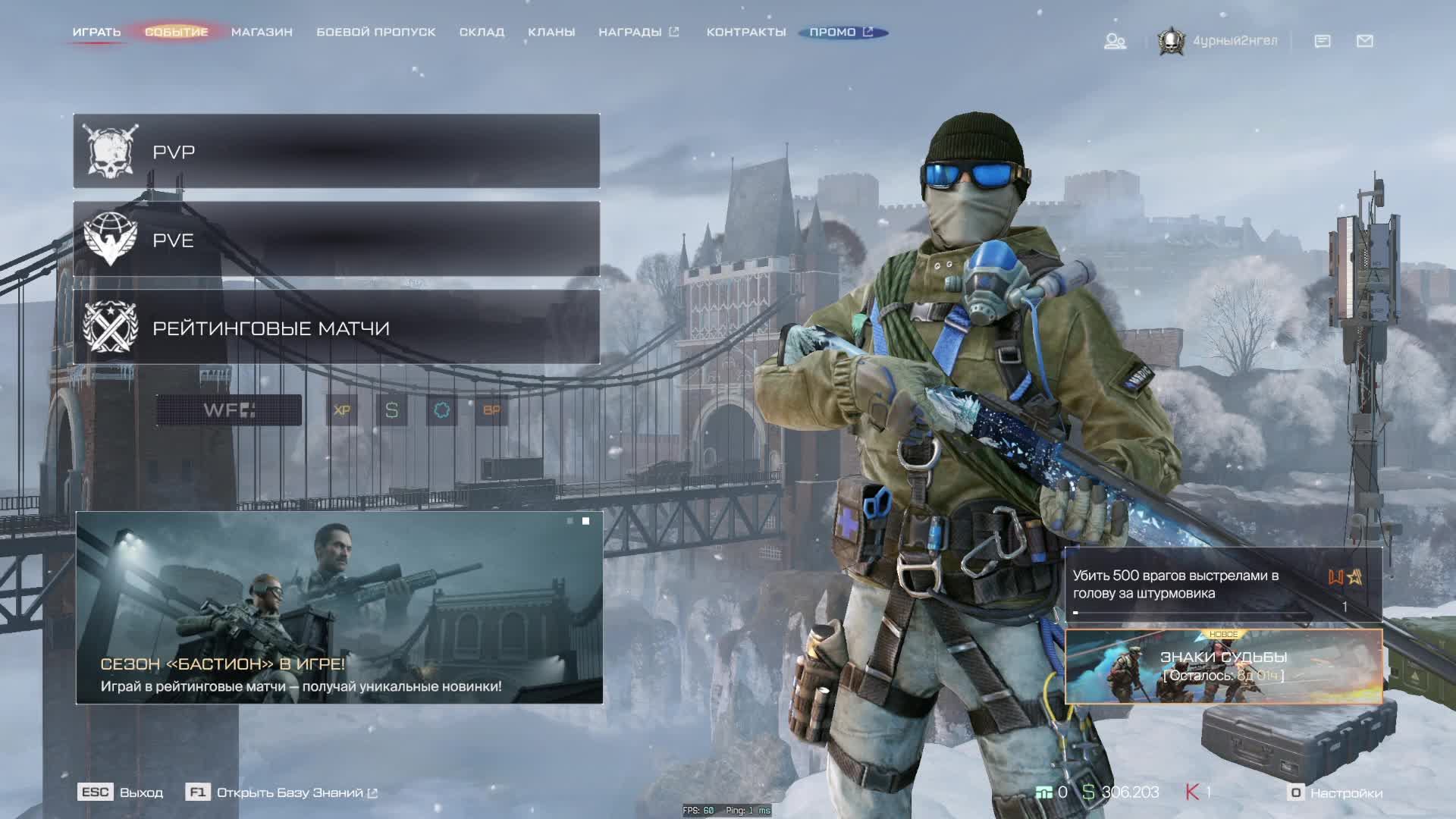Switch to the Магазин tab
The image size is (1456, 819).
(x=262, y=32)
